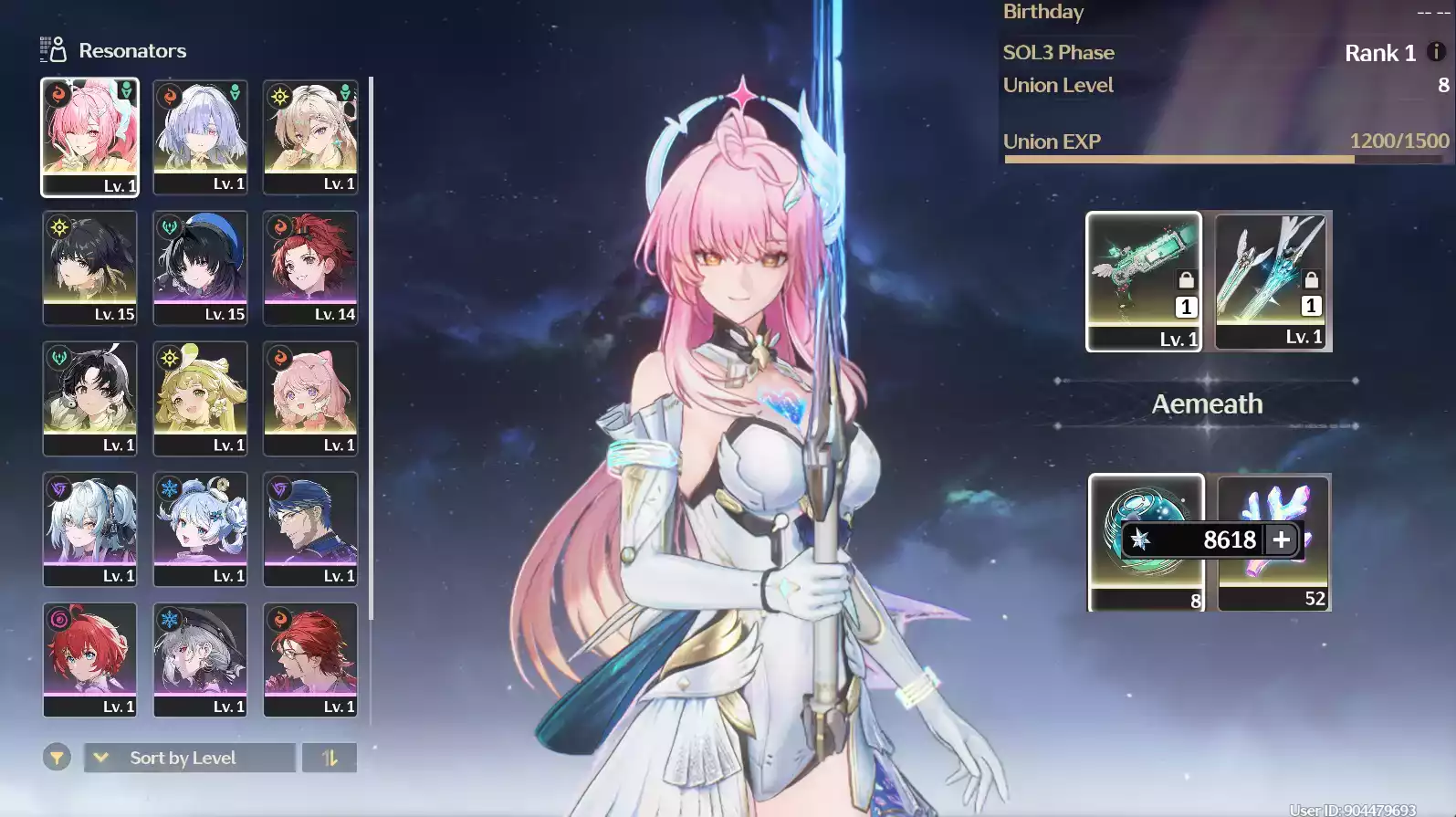This screenshot has height=817, width=1456.
Task: Select the grey-haired resonator in black hat
Action: [200, 659]
